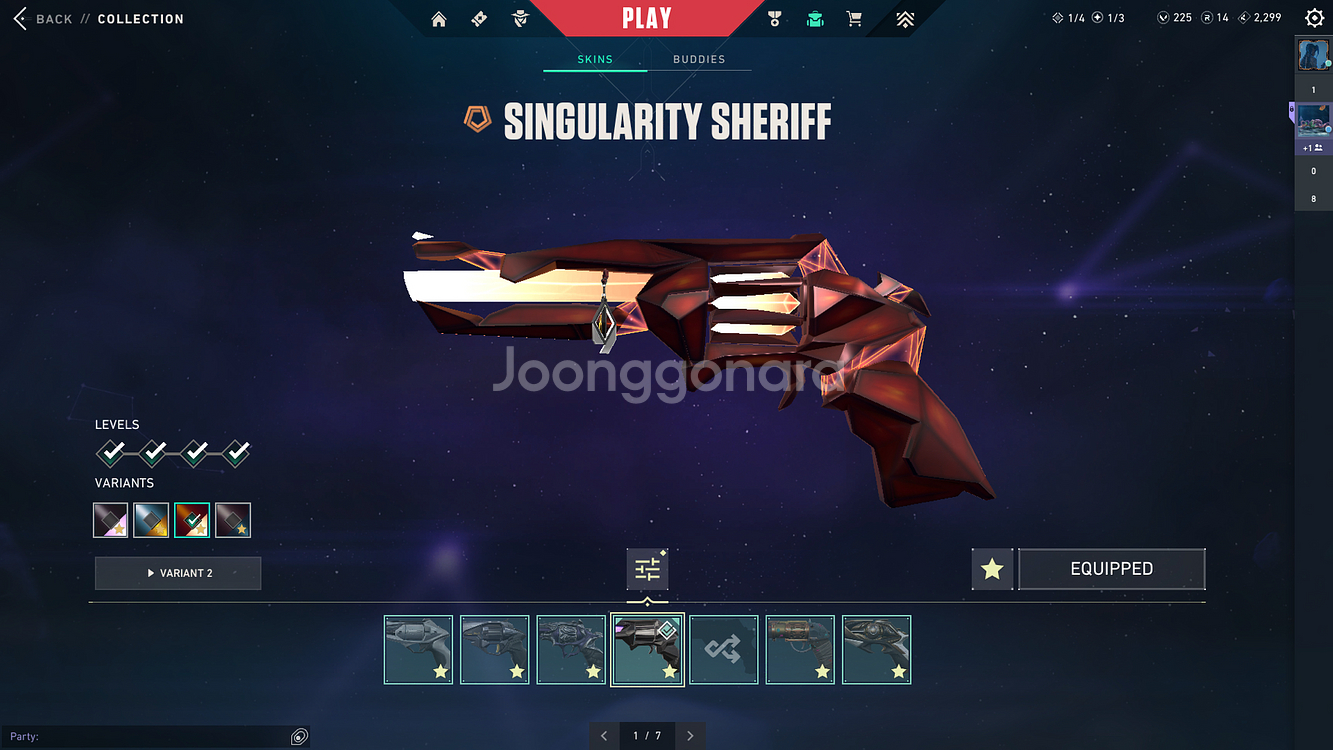Toggle the favorite star button
This screenshot has height=750, width=1333.
(x=992, y=569)
